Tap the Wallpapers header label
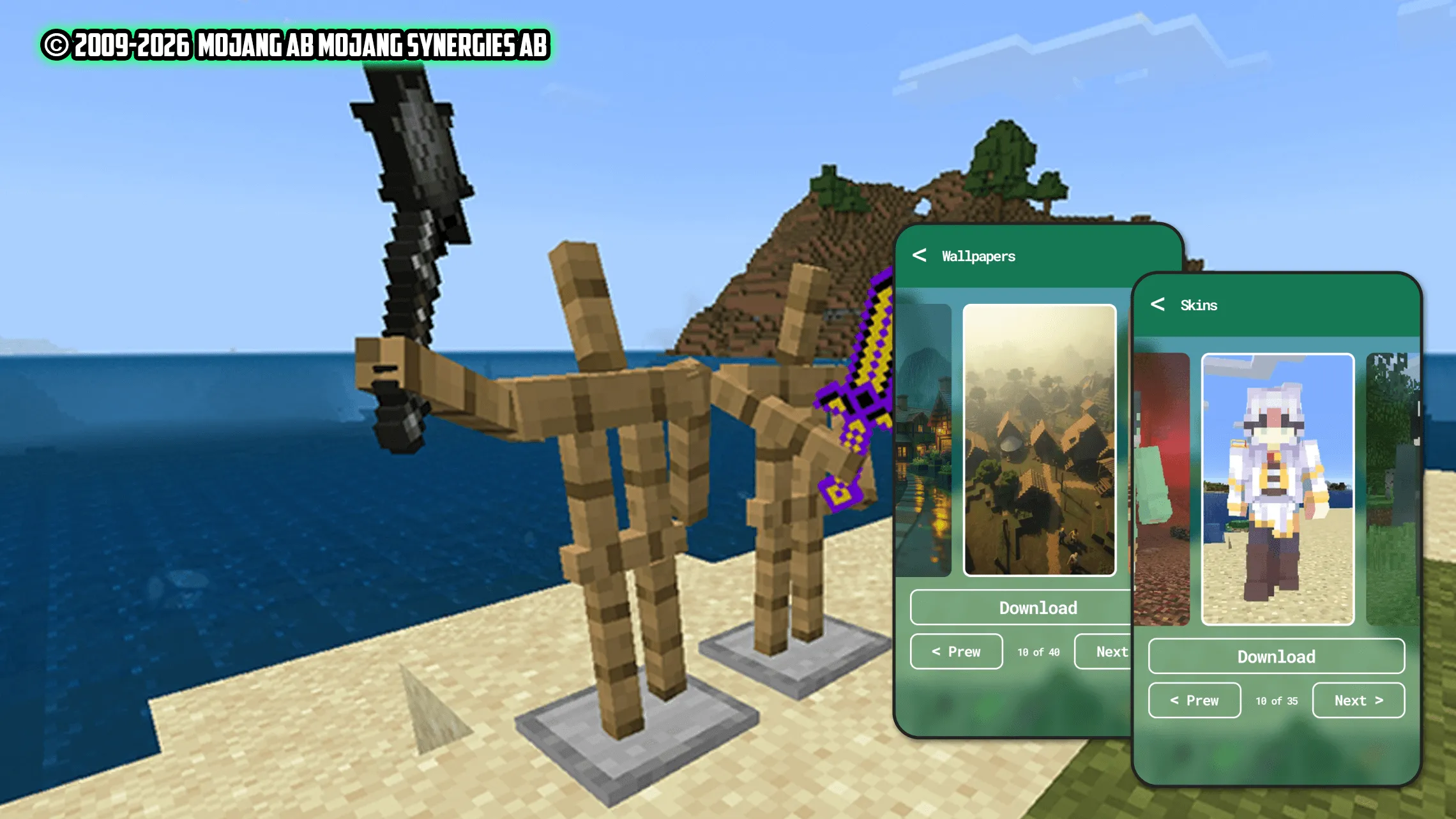This screenshot has width=1456, height=819. coord(978,257)
